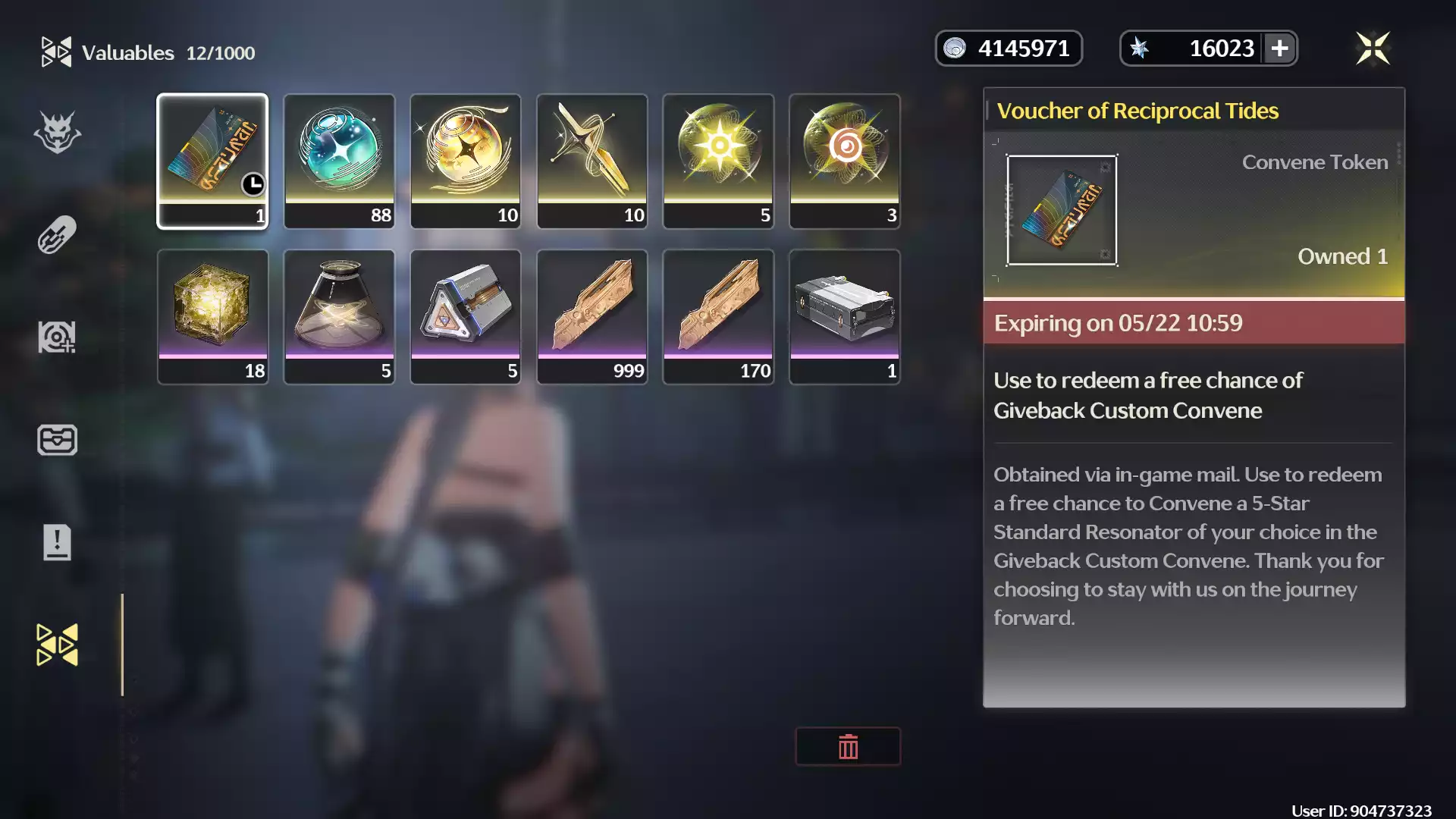Select the Valuables category tab in sidebar

coord(57,645)
